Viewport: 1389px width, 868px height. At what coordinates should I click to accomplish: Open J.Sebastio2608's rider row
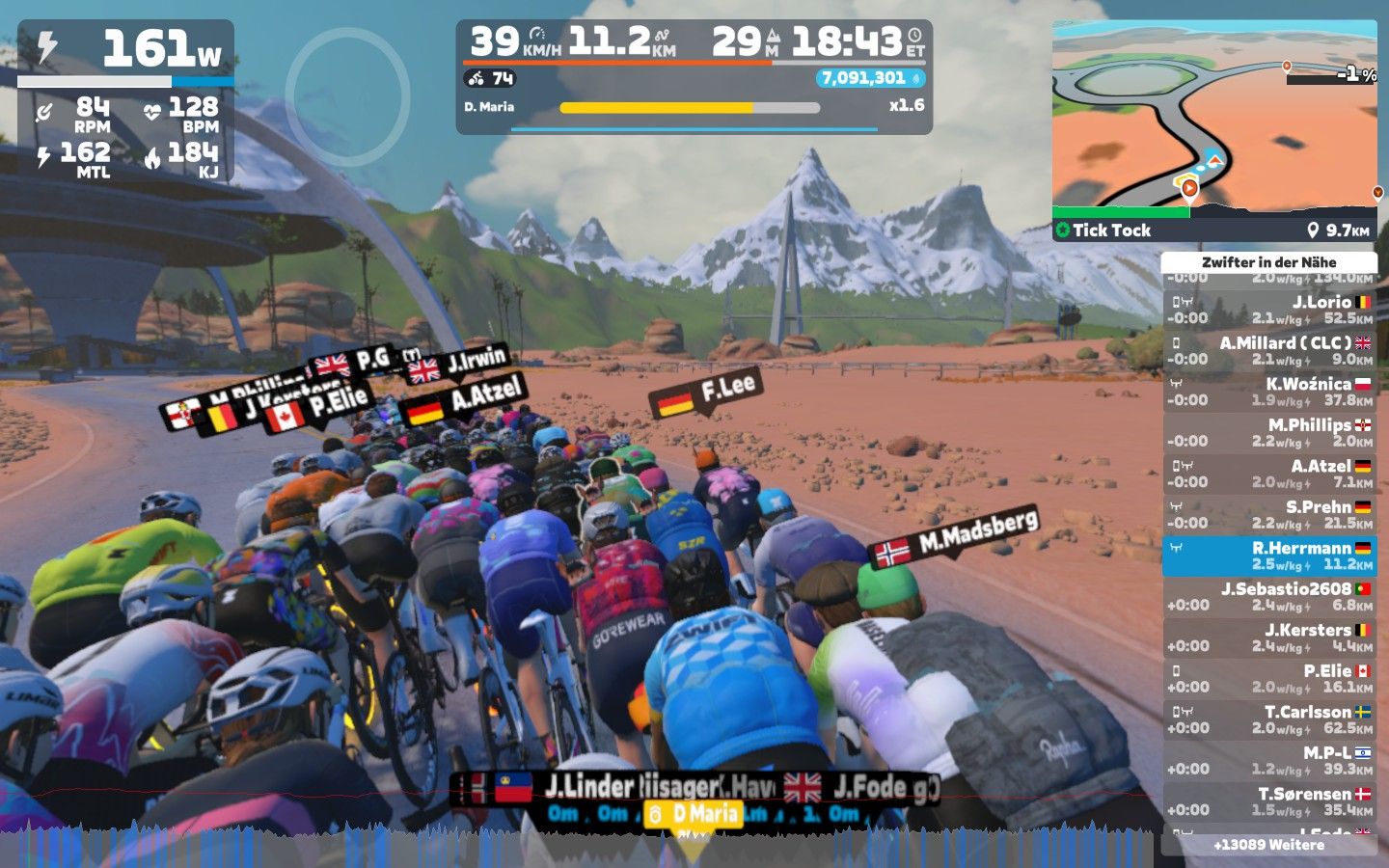pos(1269,597)
